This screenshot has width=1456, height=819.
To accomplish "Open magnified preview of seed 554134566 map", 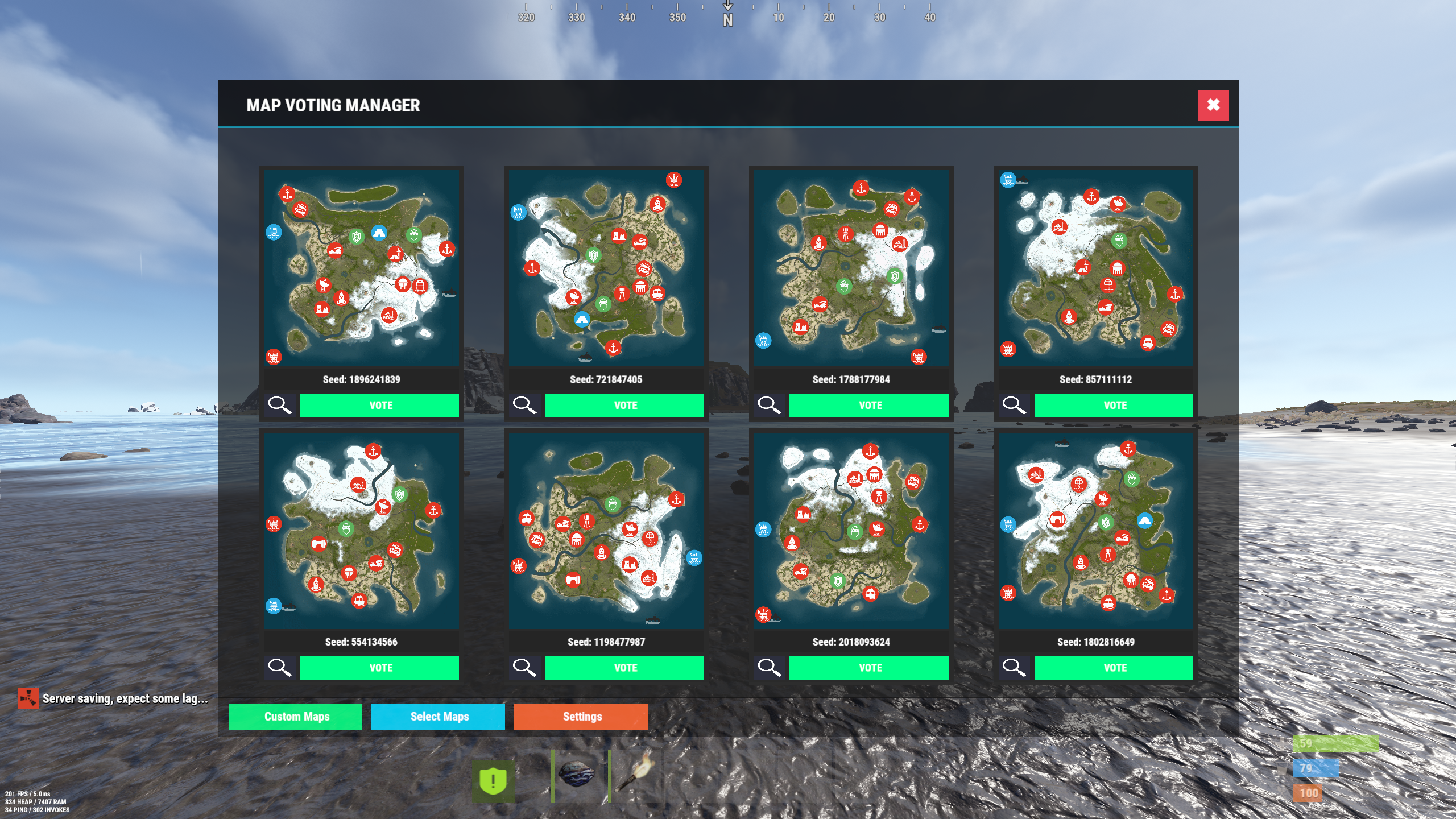I will (280, 667).
